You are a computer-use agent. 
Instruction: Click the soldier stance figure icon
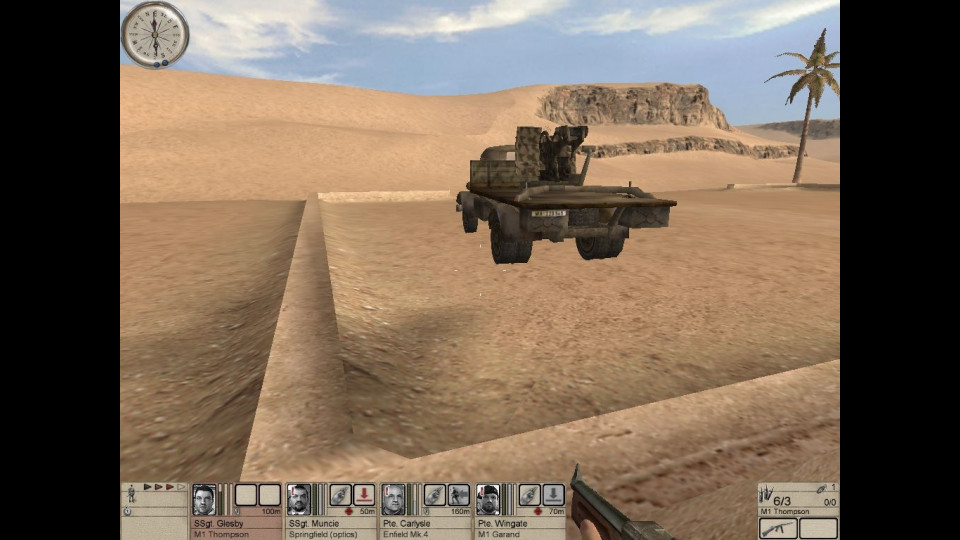[131, 495]
